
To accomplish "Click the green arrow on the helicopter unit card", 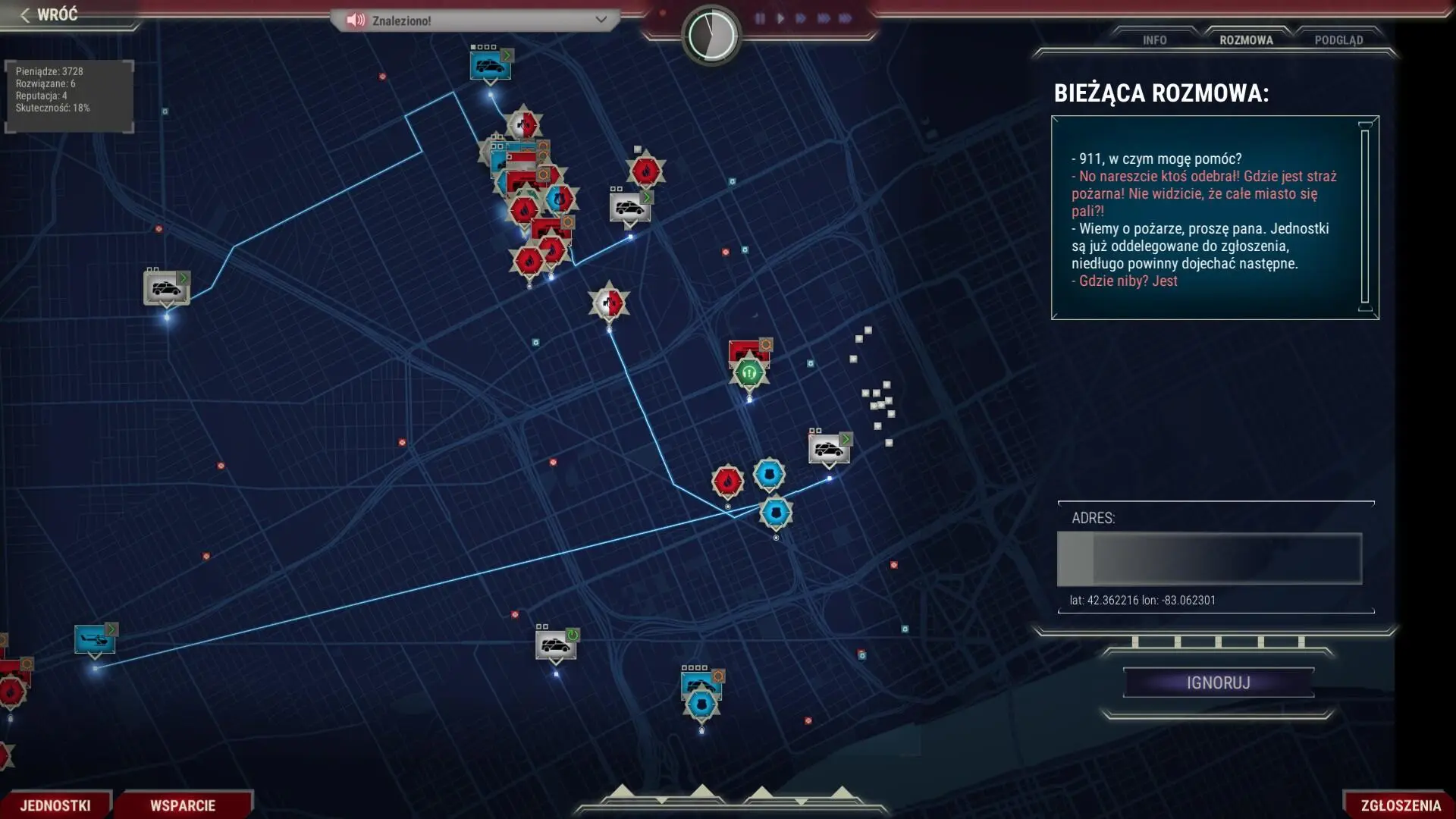I will click(111, 629).
